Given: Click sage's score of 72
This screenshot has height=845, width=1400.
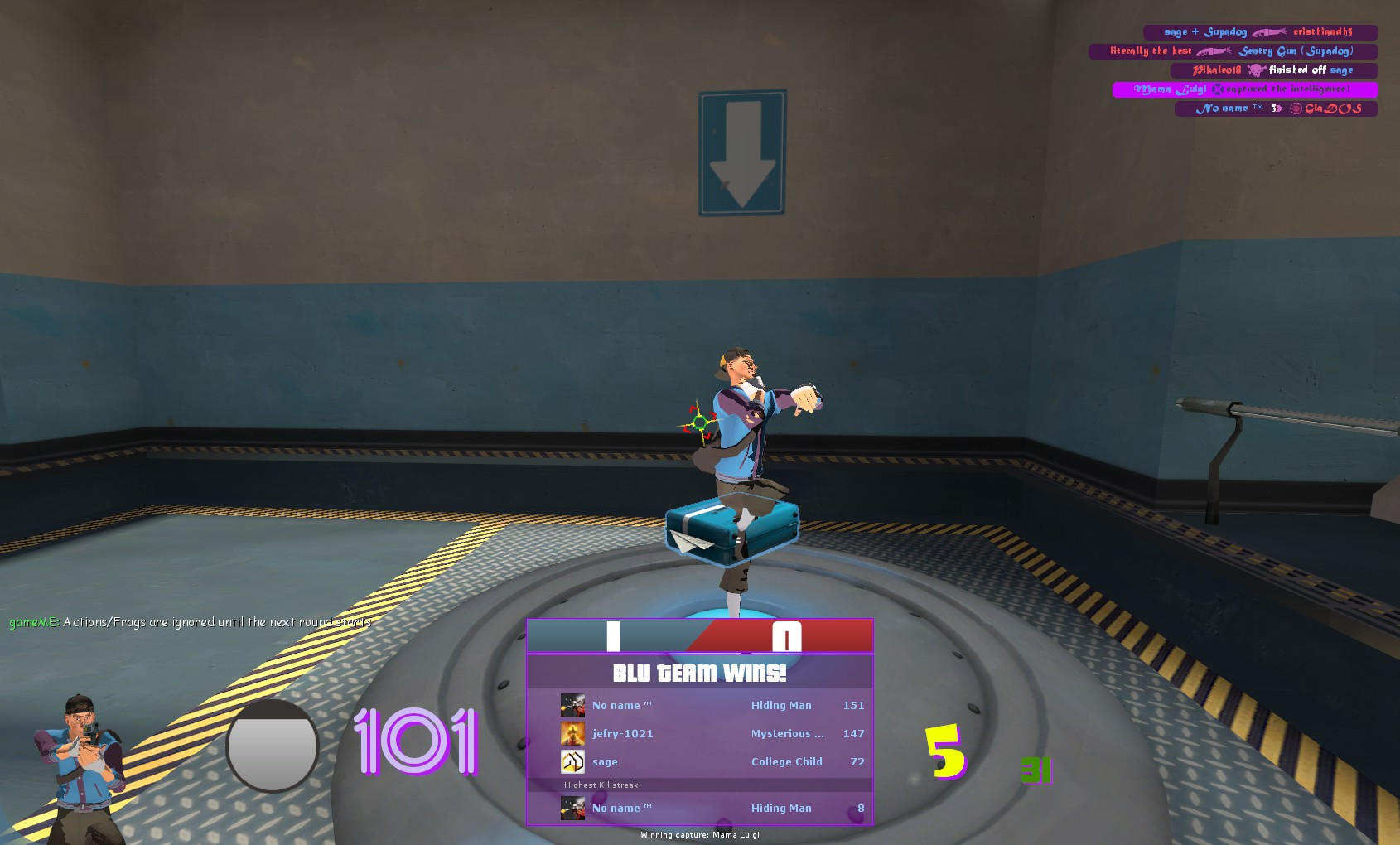Looking at the screenshot, I should (x=859, y=761).
